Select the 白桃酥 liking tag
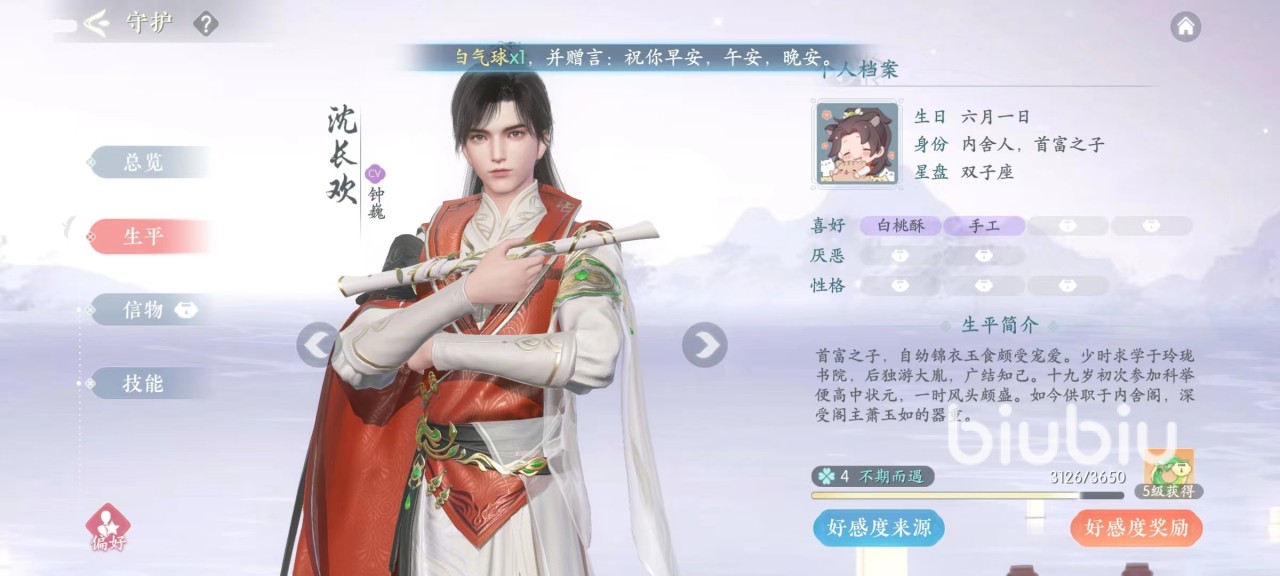 click(x=901, y=226)
